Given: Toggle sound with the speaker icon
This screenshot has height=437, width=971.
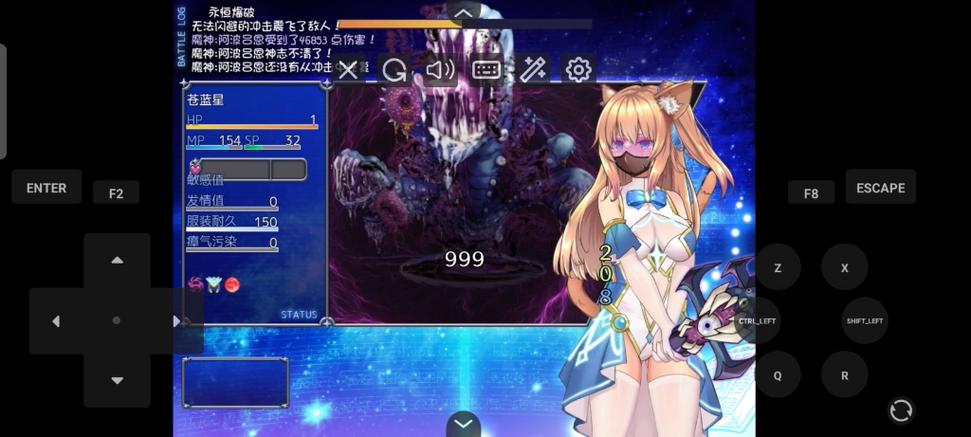Looking at the screenshot, I should point(439,70).
